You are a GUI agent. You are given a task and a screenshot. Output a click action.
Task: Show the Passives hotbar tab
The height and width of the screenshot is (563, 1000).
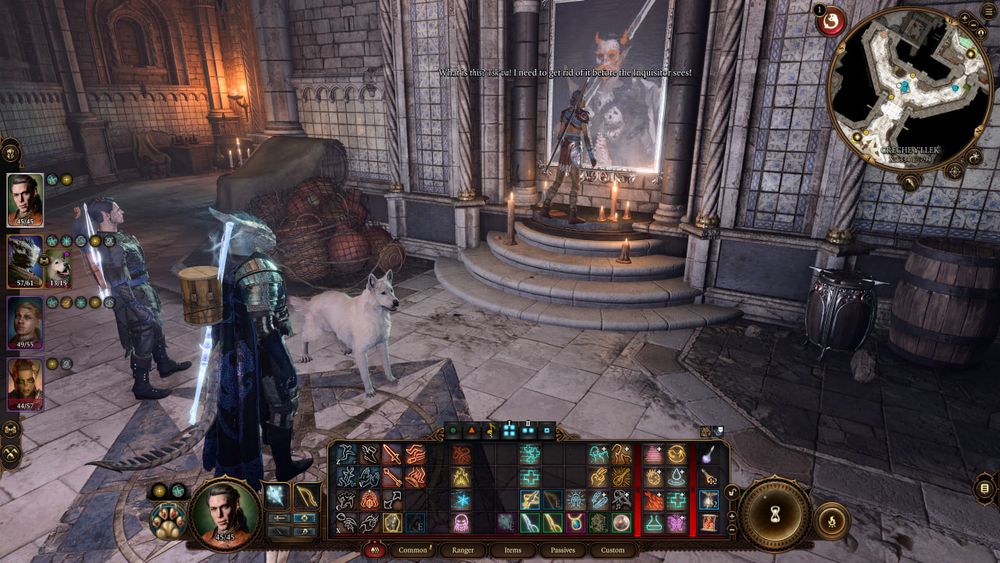tap(562, 550)
